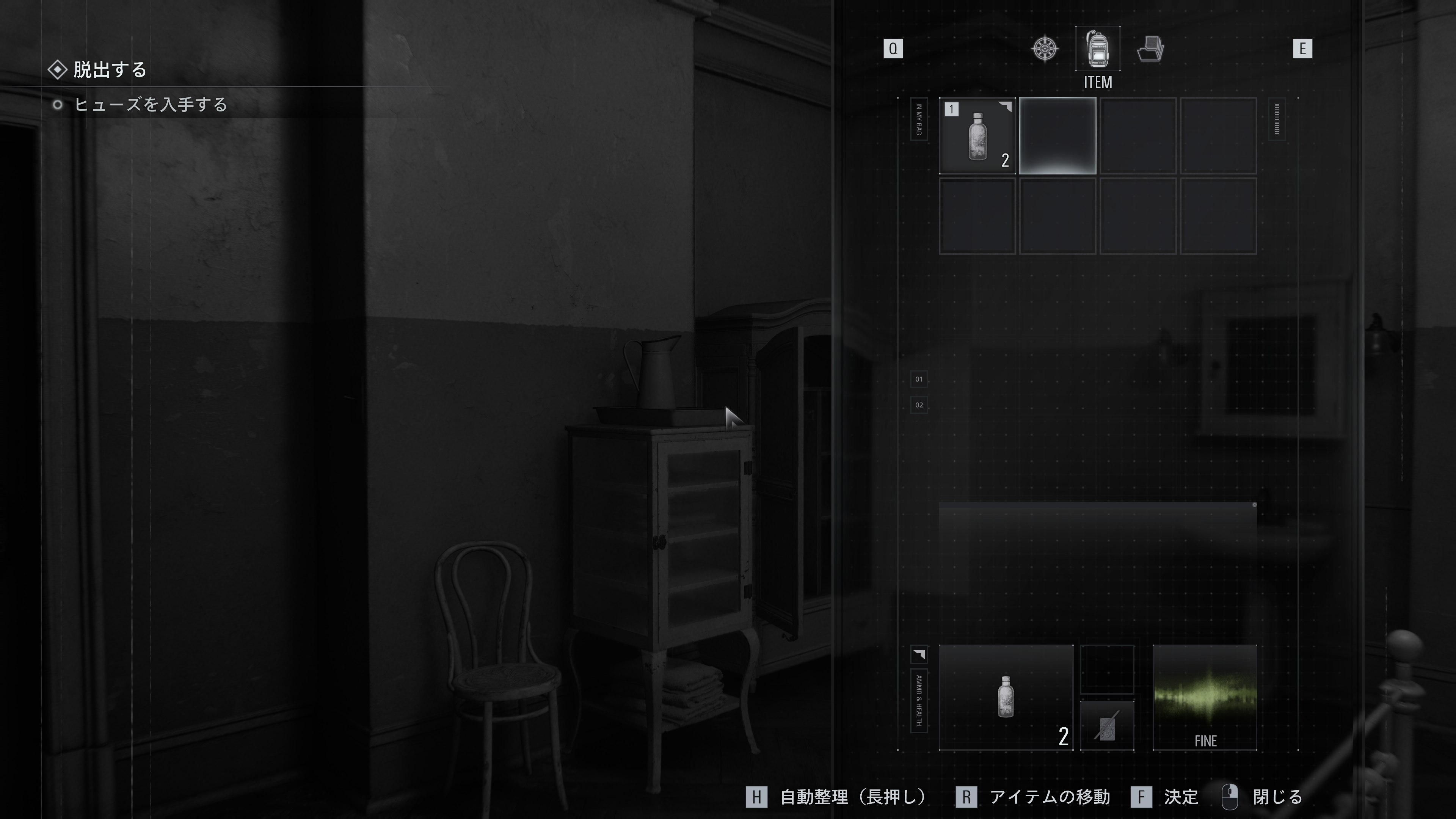Open the ITEM backpack tab
The height and width of the screenshot is (819, 1456).
[1097, 49]
